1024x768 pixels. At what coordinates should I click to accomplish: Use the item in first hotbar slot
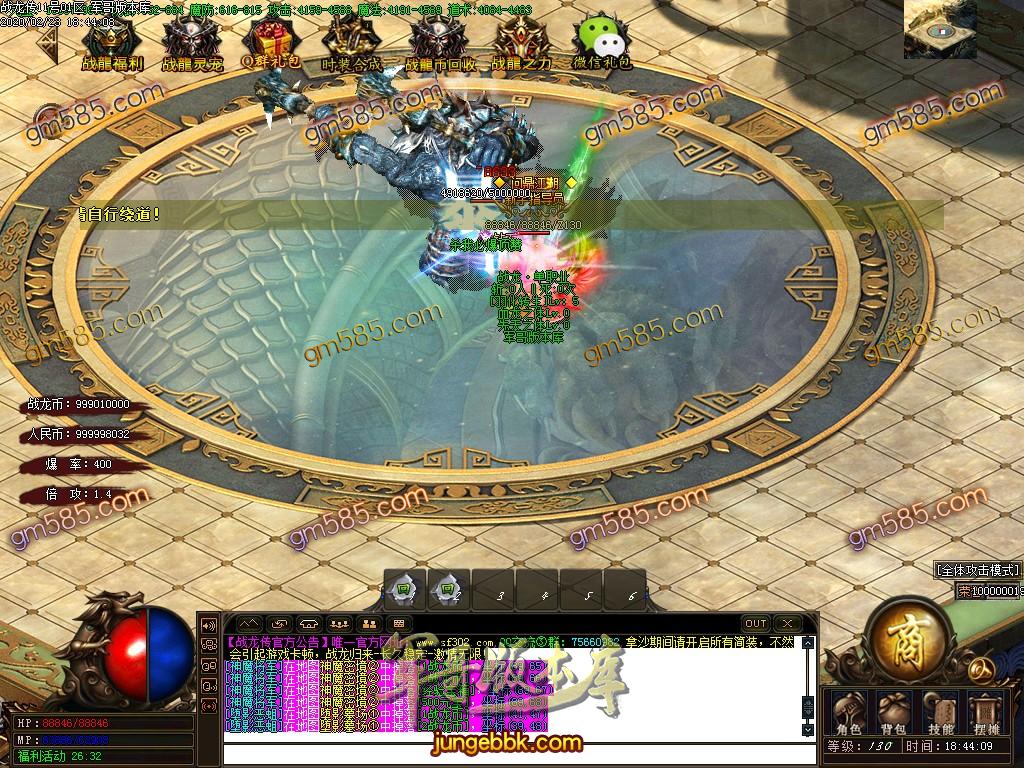point(402,590)
